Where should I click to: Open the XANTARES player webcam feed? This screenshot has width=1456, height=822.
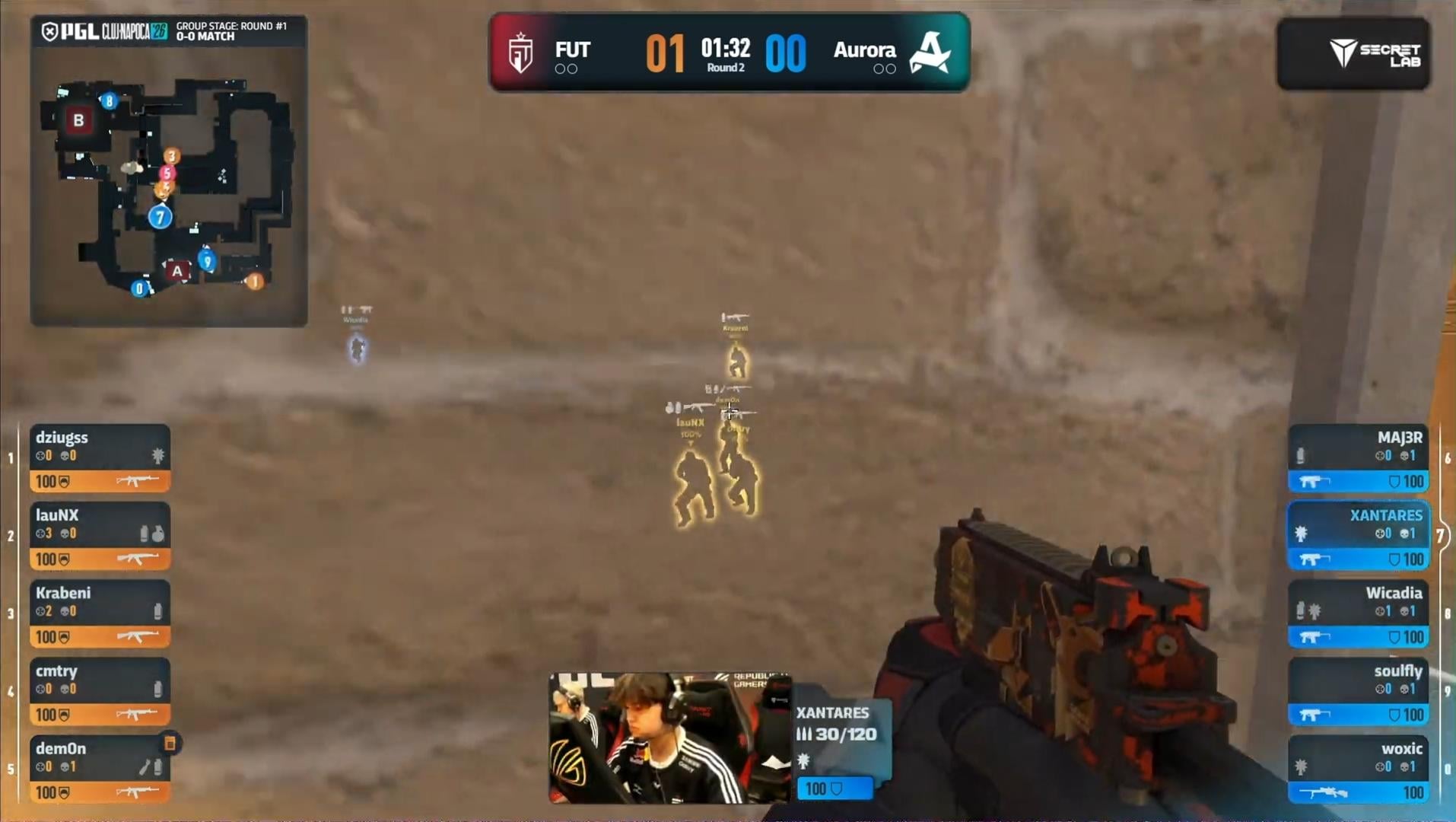(669, 737)
